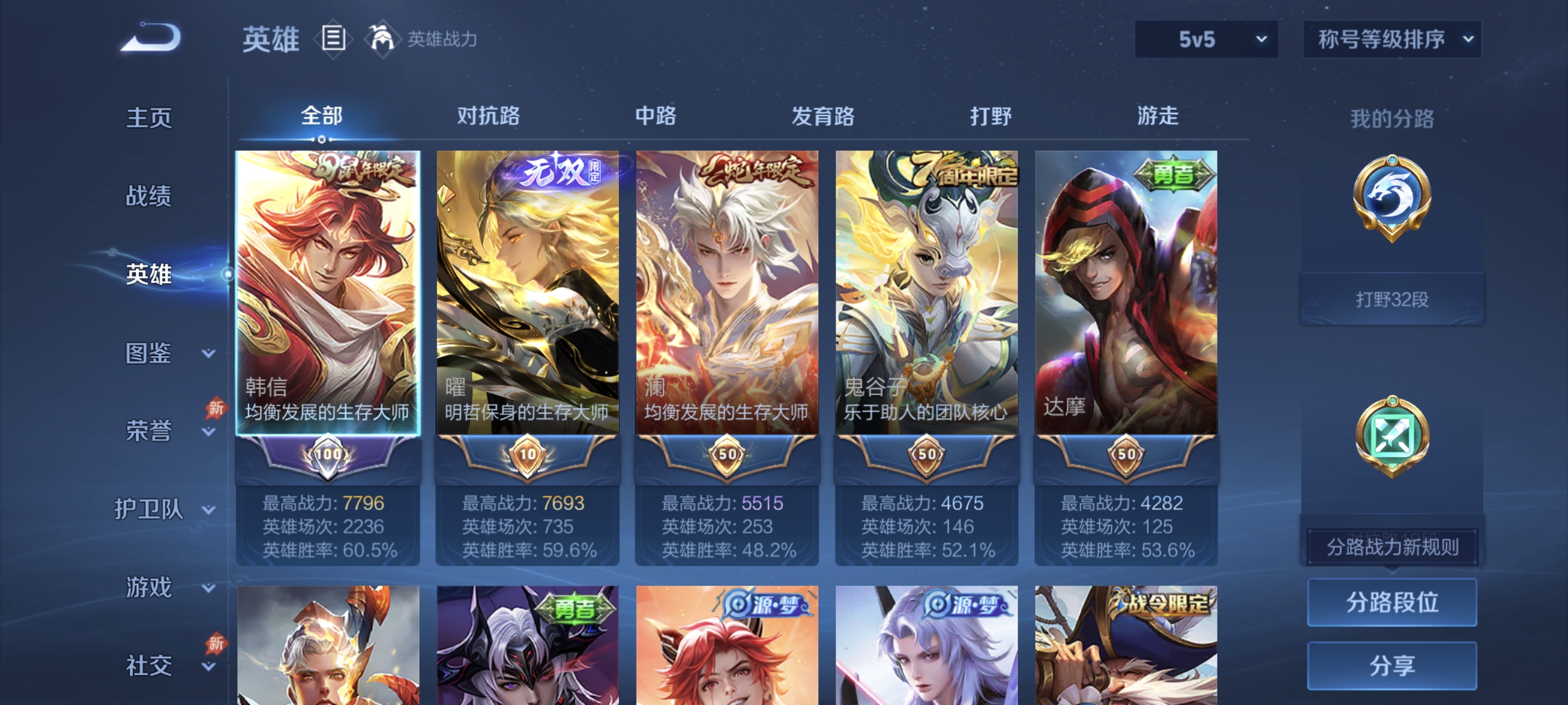Switch to the 打野 tab

coord(992,116)
